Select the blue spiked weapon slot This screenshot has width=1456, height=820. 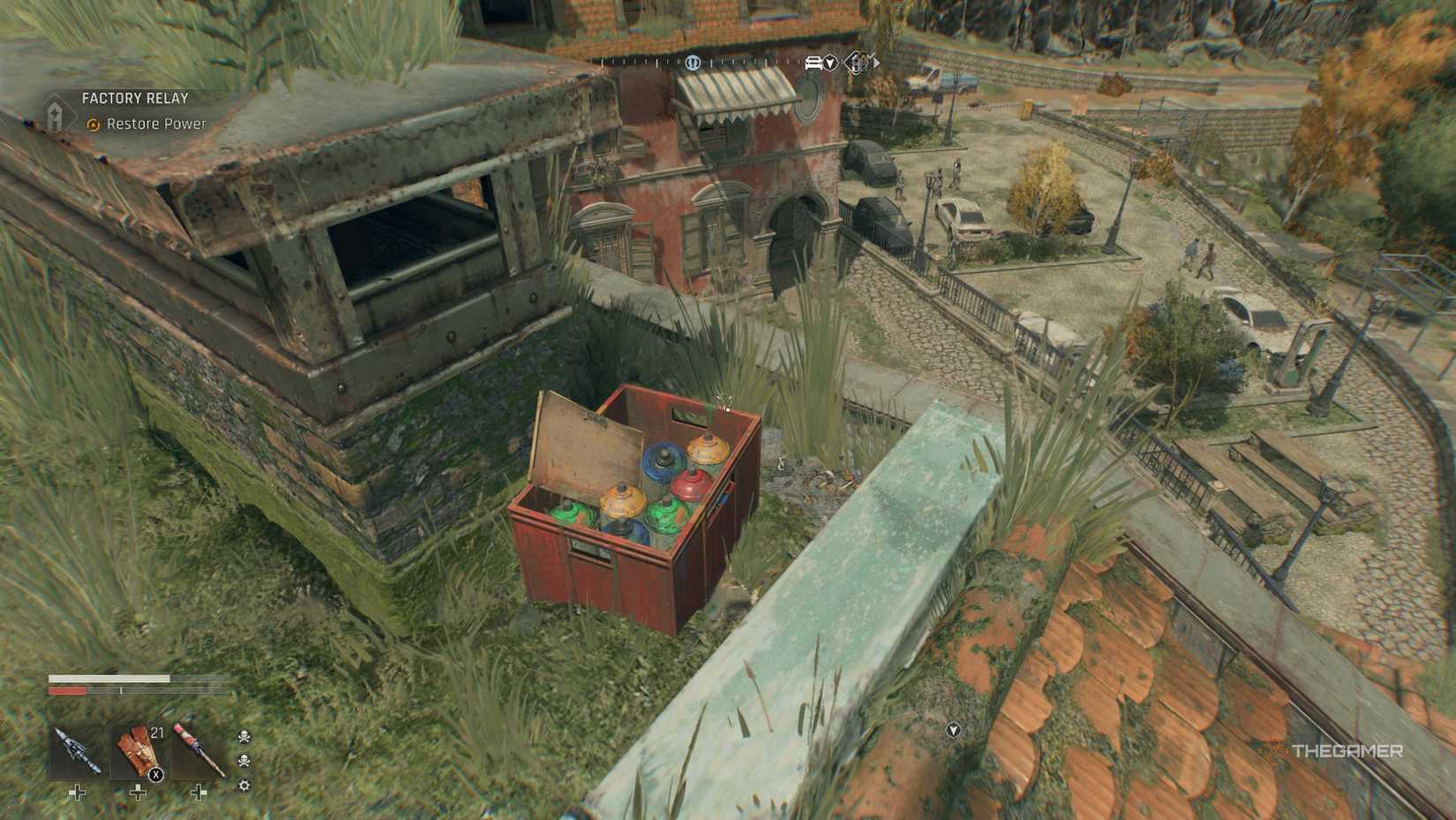77,752
